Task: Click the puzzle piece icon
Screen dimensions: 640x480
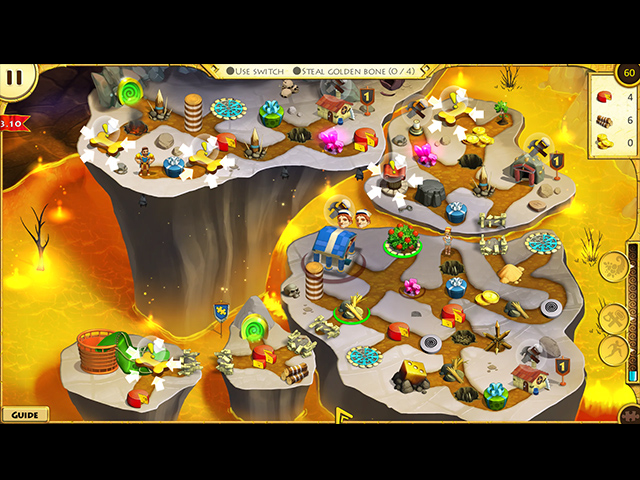Action: click(629, 414)
